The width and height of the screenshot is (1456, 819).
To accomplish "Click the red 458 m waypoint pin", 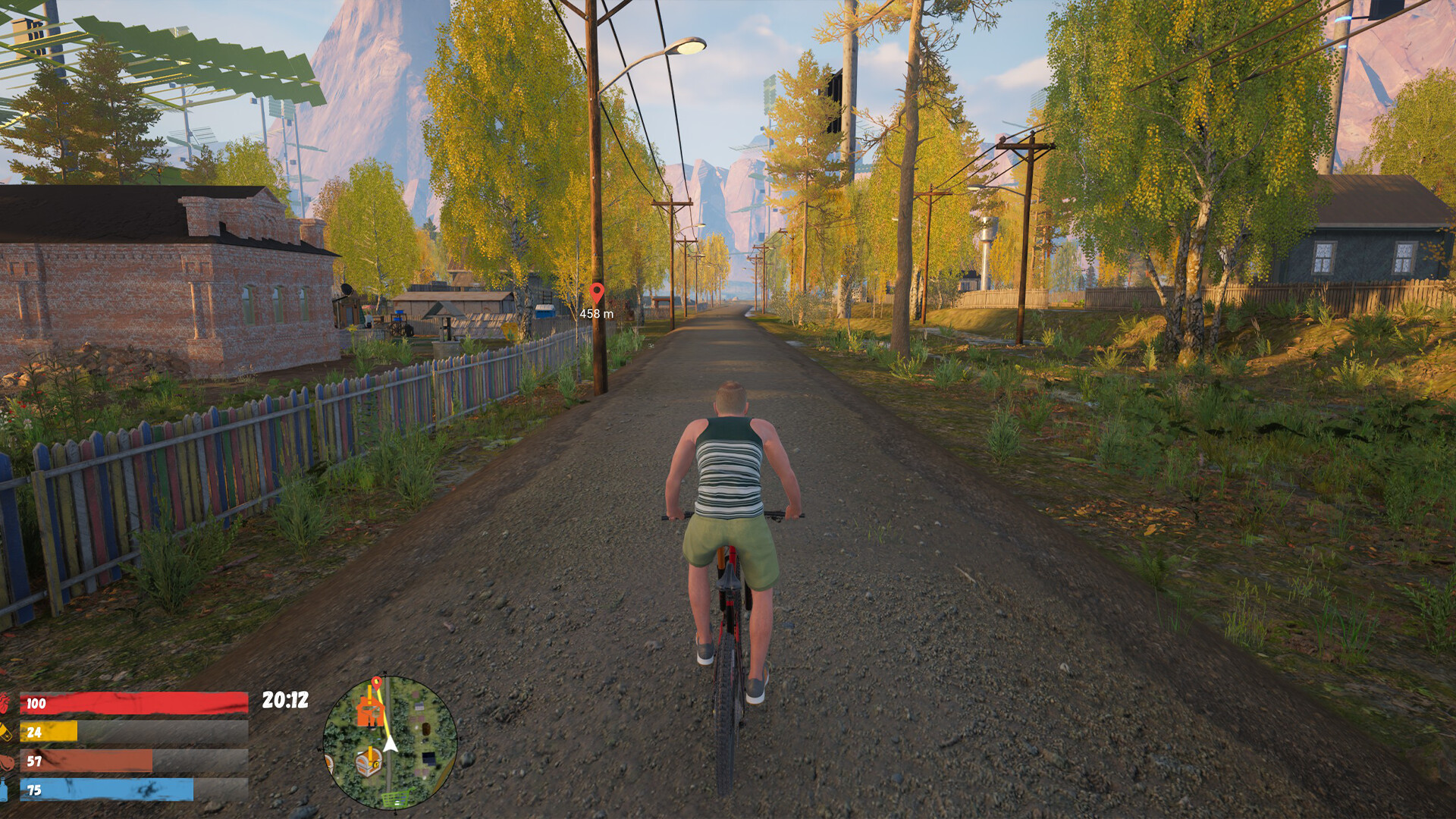I will point(597,293).
